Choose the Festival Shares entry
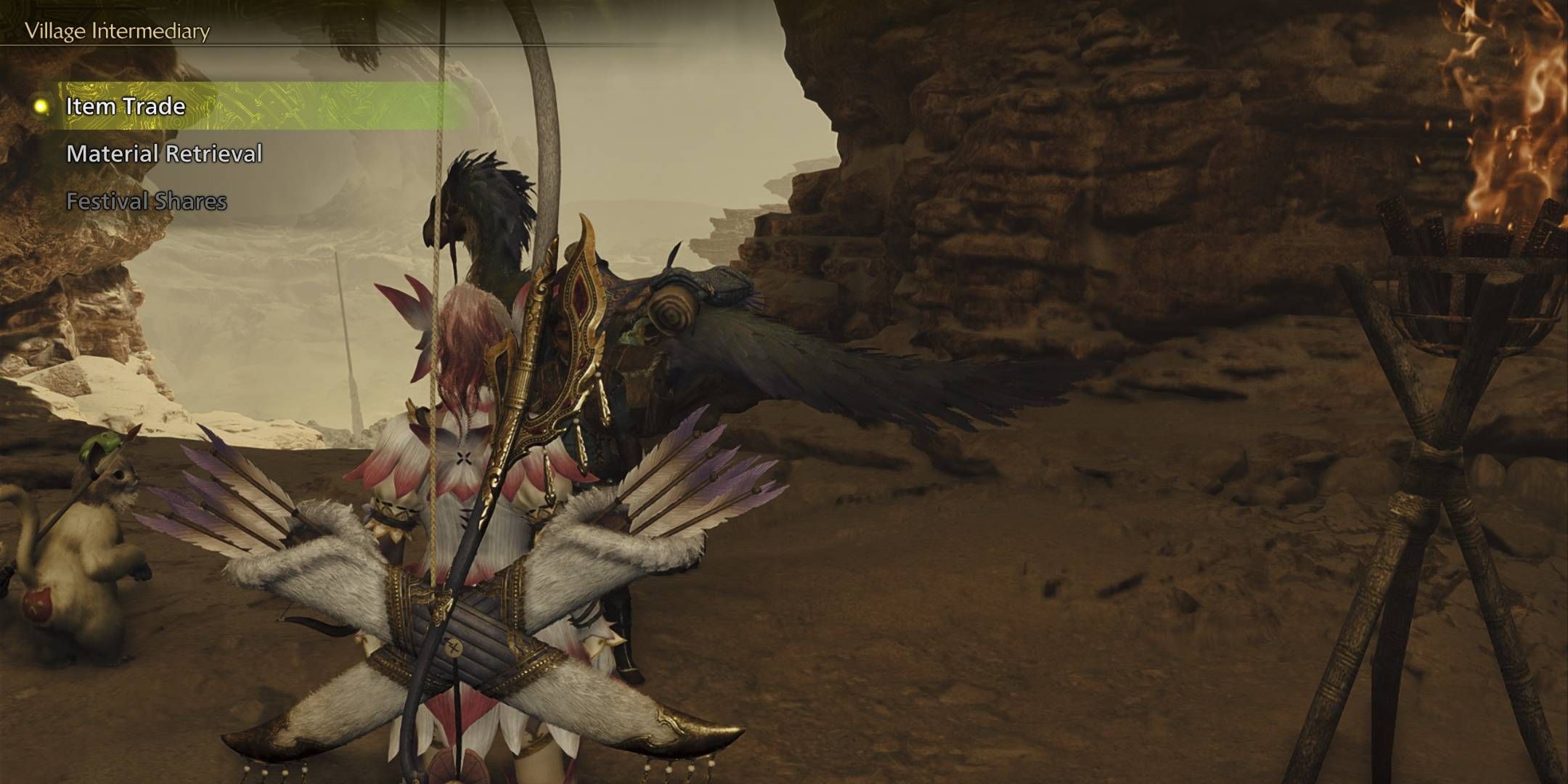The image size is (1568, 784). [147, 201]
